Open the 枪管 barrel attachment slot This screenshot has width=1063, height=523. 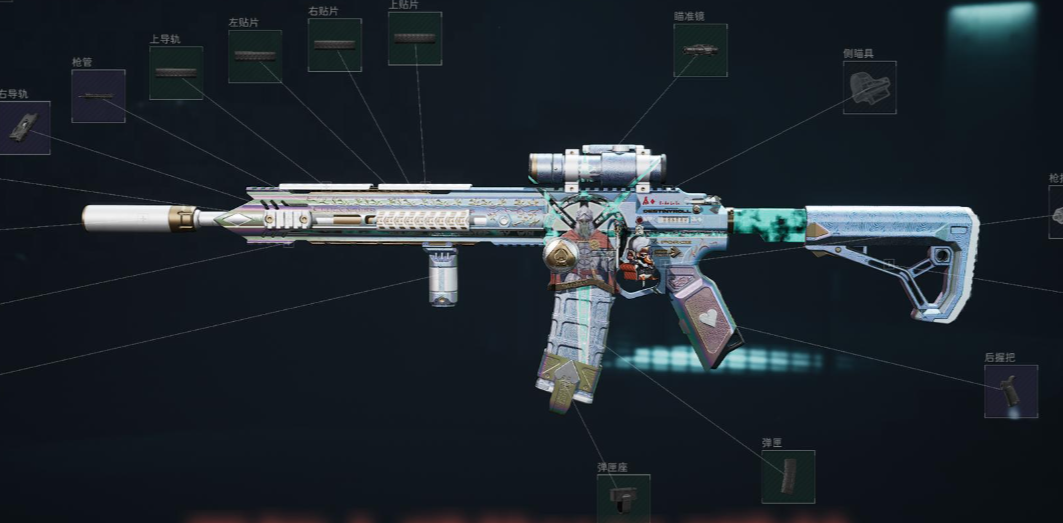98,96
